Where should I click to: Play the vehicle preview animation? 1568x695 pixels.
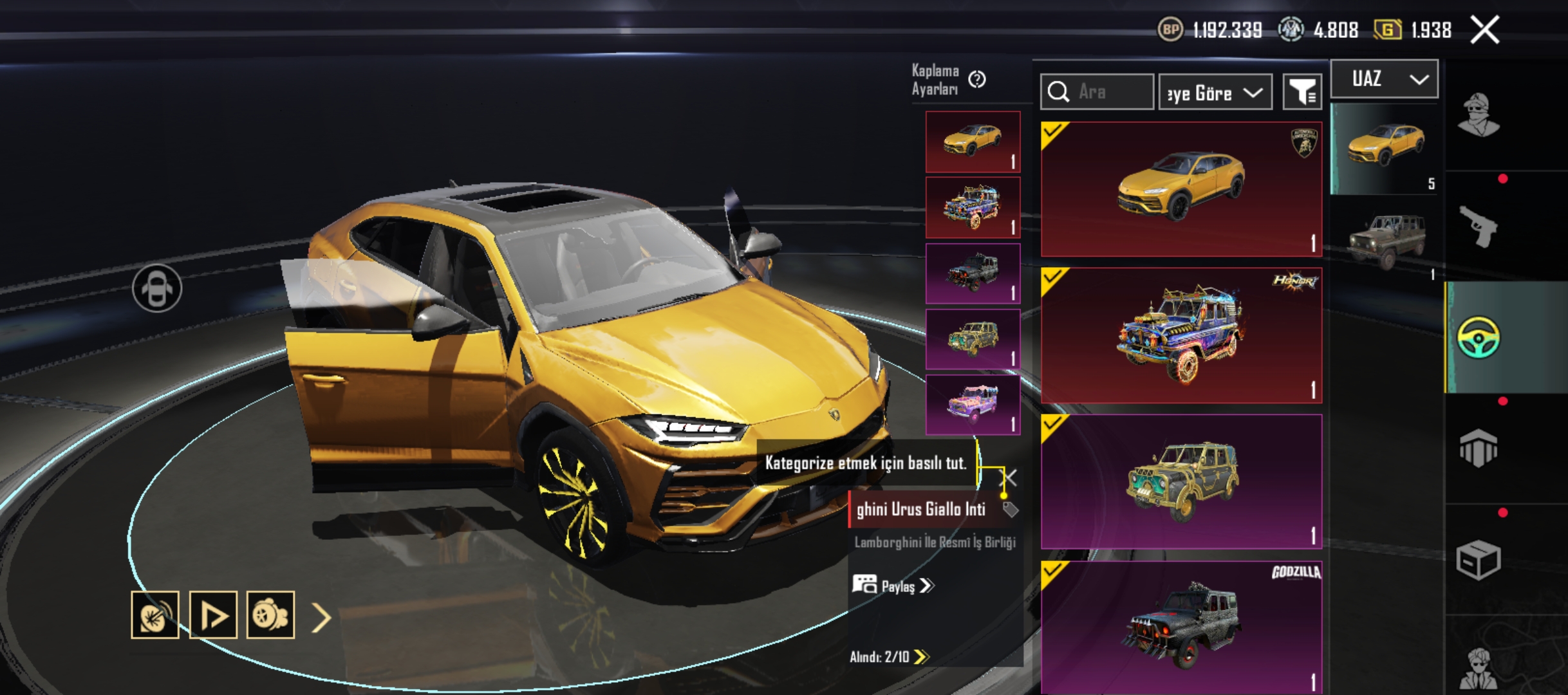click(x=213, y=615)
